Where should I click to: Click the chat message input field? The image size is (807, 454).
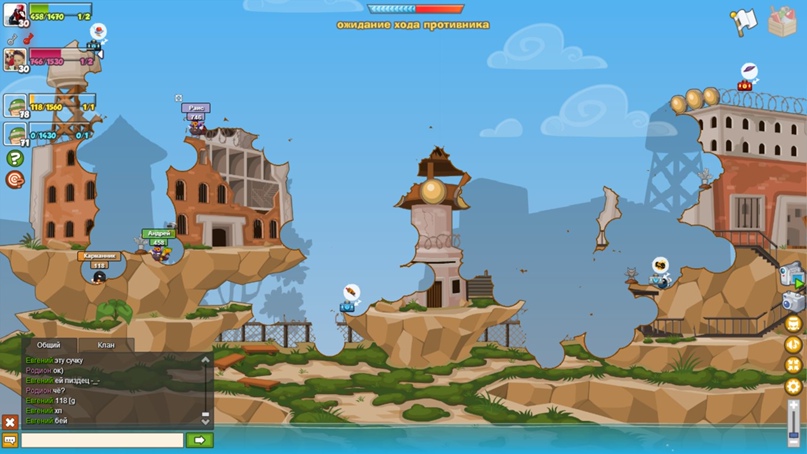click(x=102, y=440)
